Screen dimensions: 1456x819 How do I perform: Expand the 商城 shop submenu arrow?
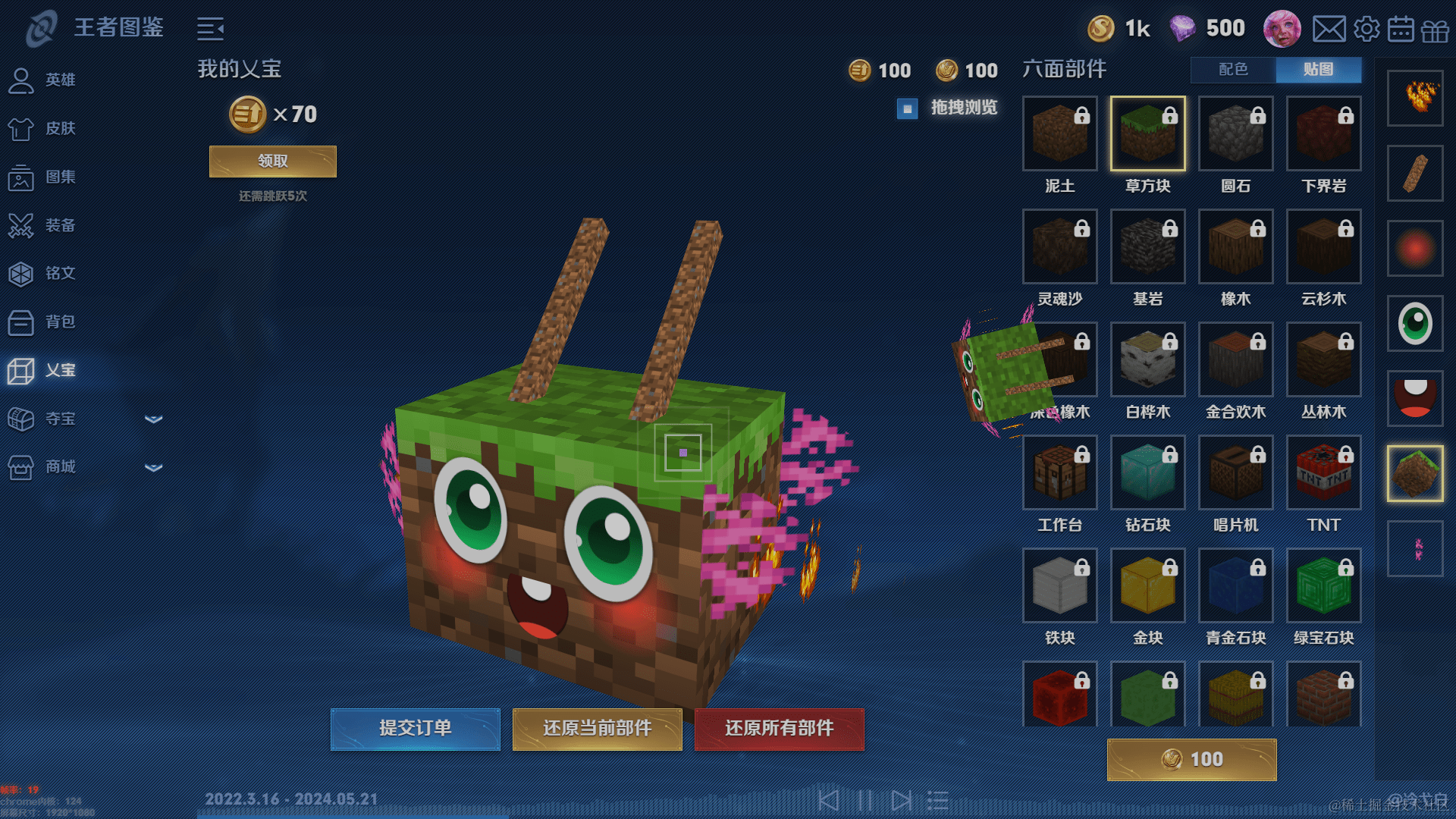tap(154, 467)
